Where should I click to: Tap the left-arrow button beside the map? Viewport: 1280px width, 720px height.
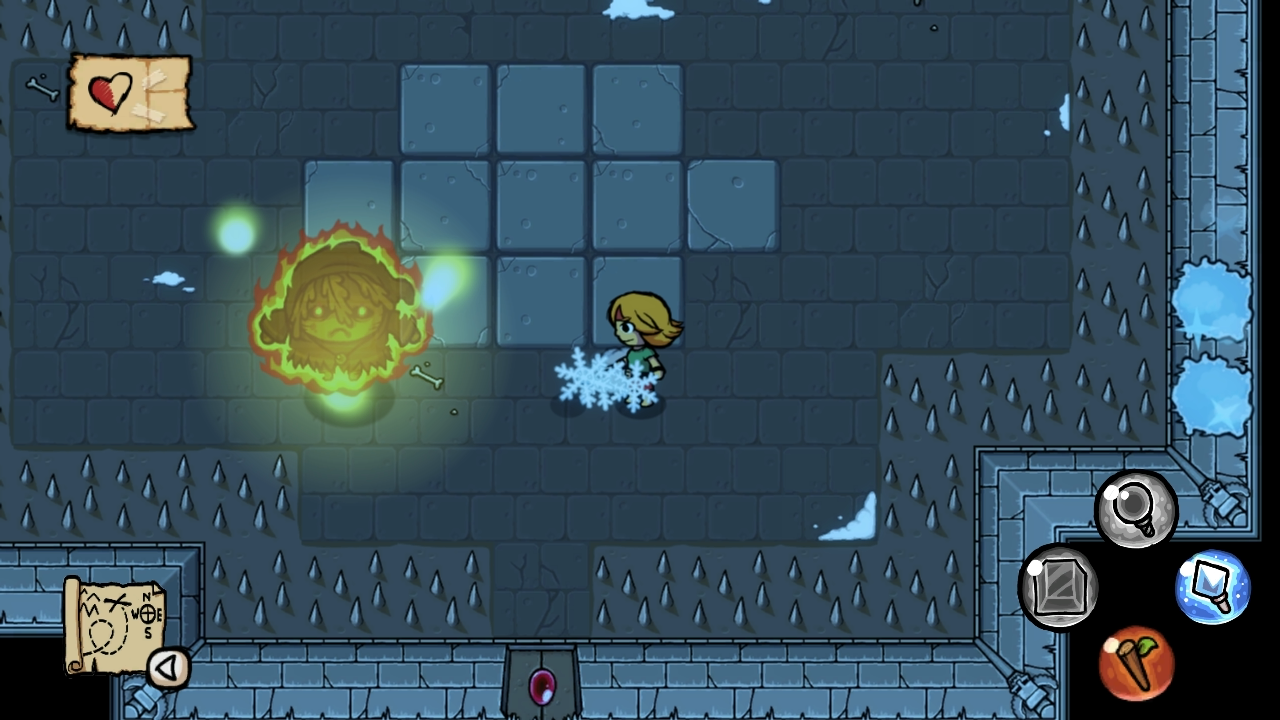click(x=168, y=668)
